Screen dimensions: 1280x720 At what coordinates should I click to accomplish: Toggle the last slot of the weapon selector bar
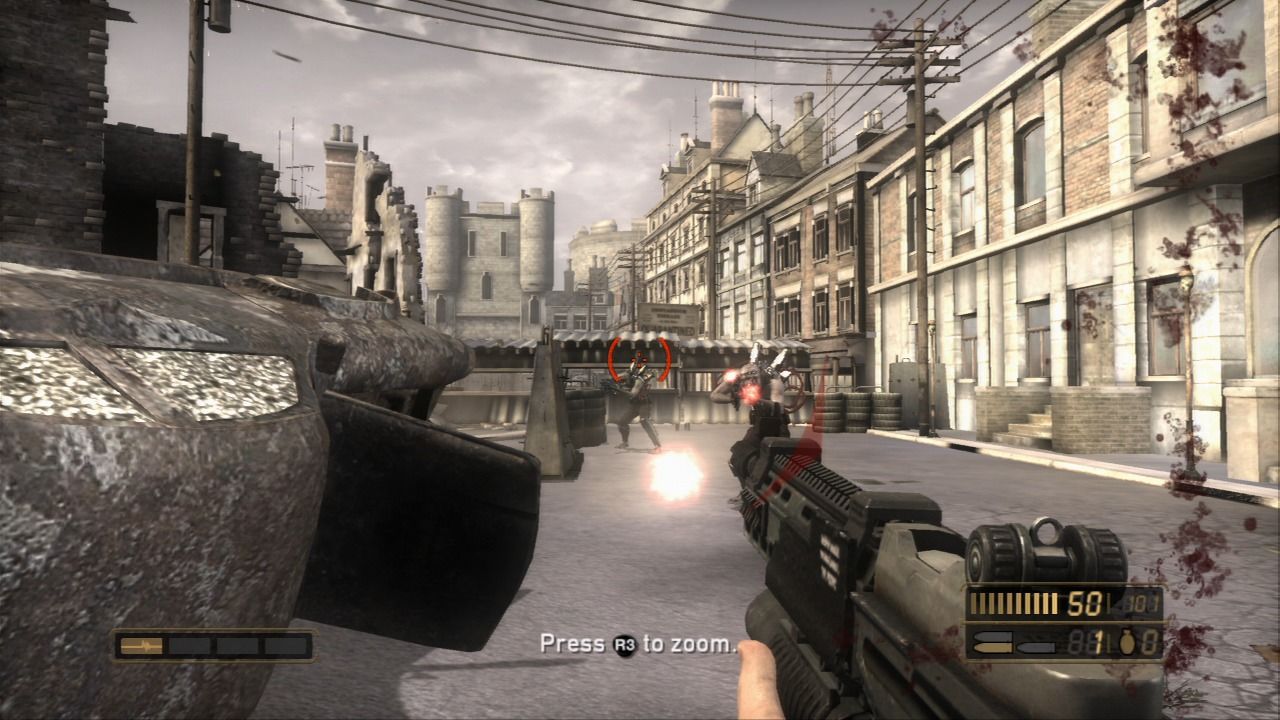[x=284, y=645]
